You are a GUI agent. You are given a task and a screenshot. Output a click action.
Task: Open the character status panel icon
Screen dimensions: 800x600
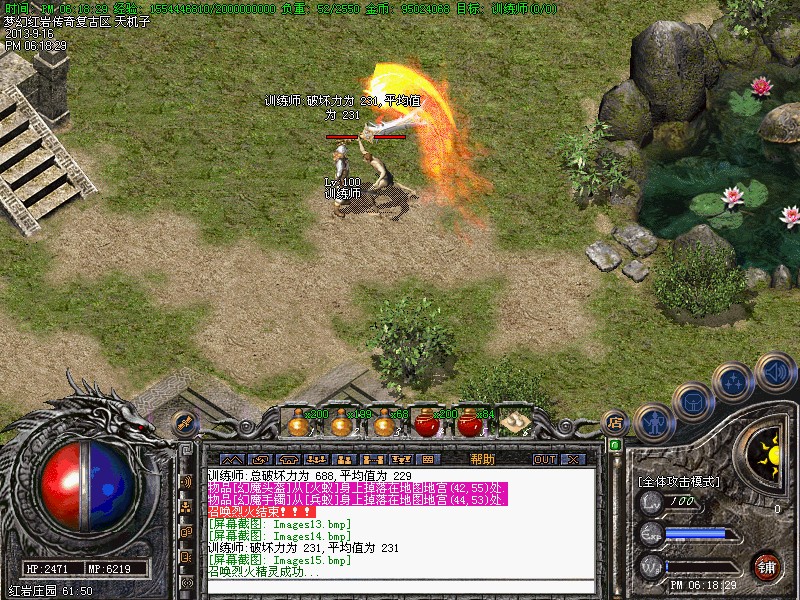pyautogui.click(x=652, y=423)
